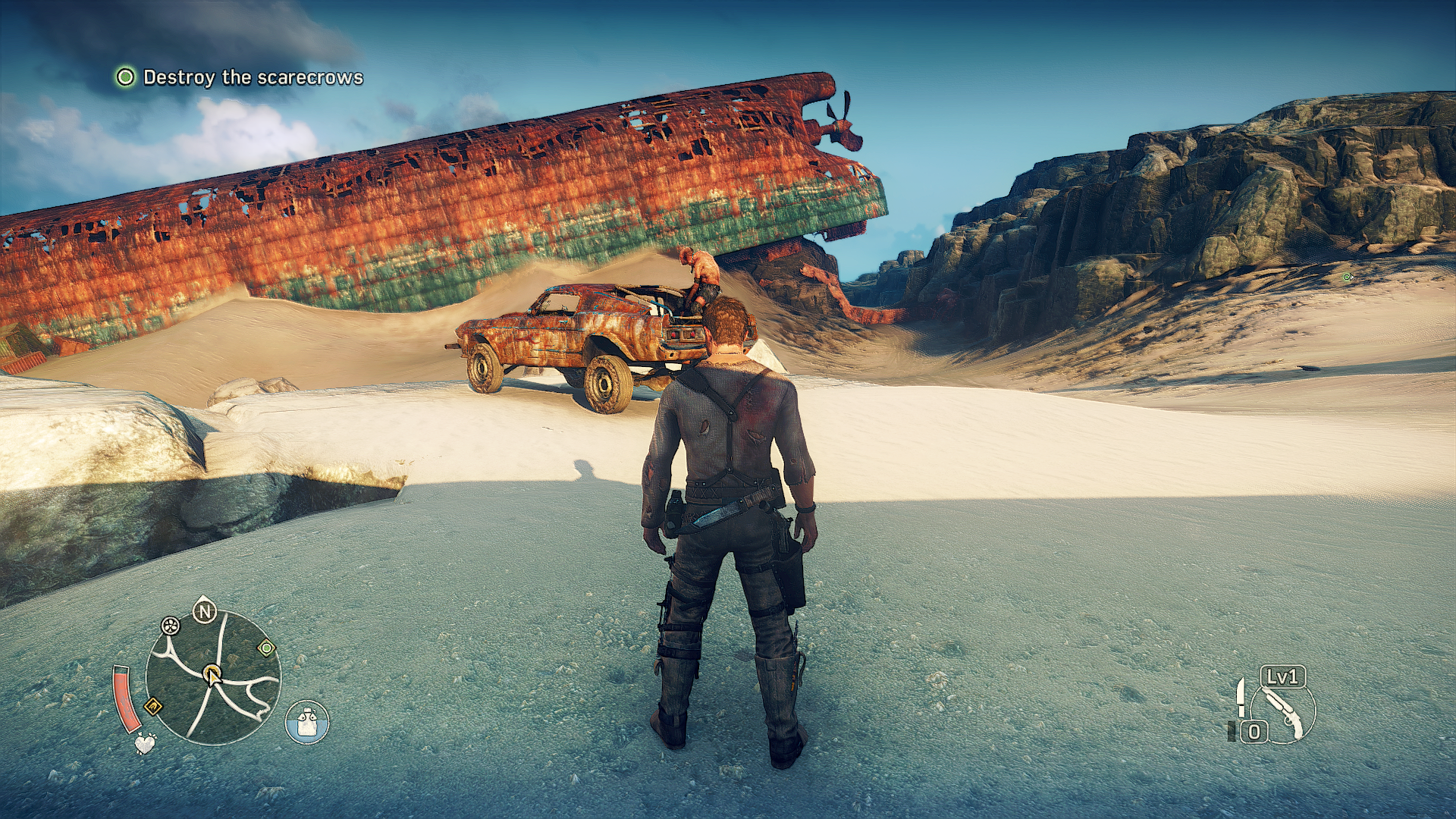Click the north compass indicator on the minimap
1456x819 pixels.
[x=204, y=611]
